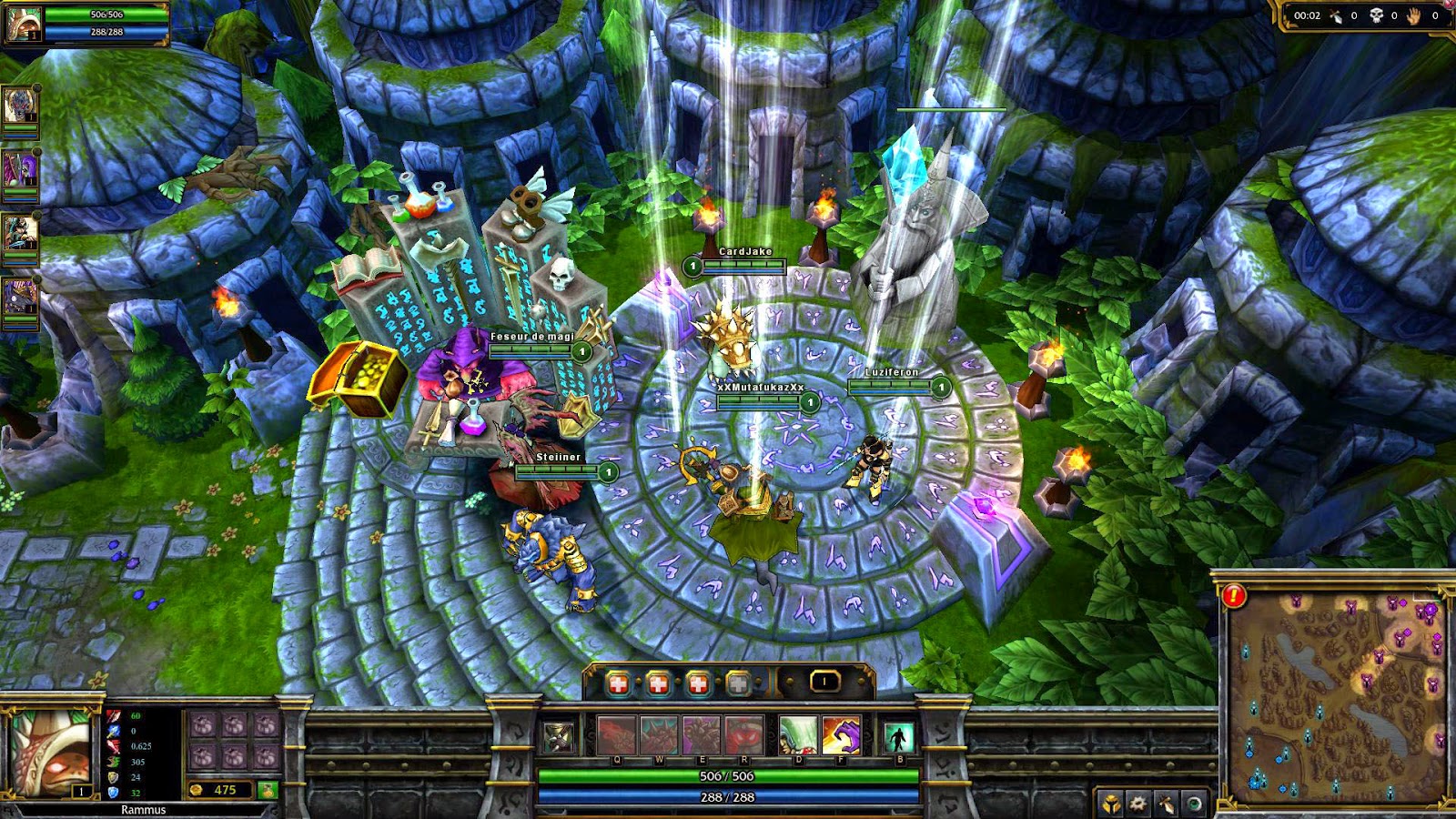The width and height of the screenshot is (1456, 819).
Task: Trigger the R ultimate ability
Action: point(744,735)
